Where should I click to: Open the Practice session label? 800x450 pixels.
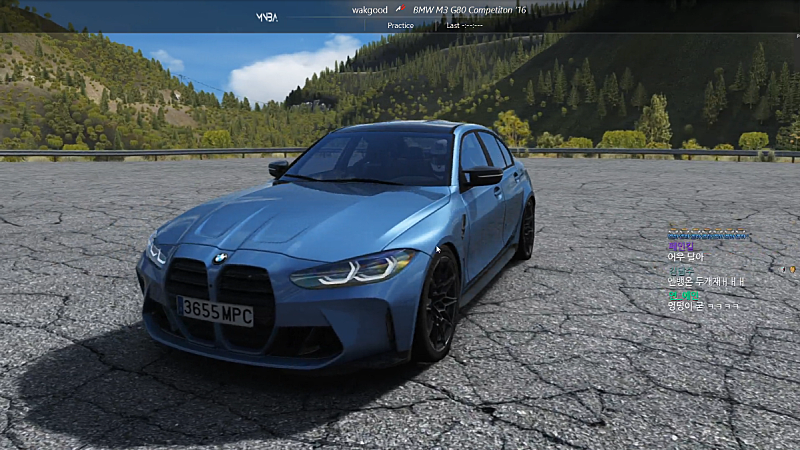(x=400, y=25)
